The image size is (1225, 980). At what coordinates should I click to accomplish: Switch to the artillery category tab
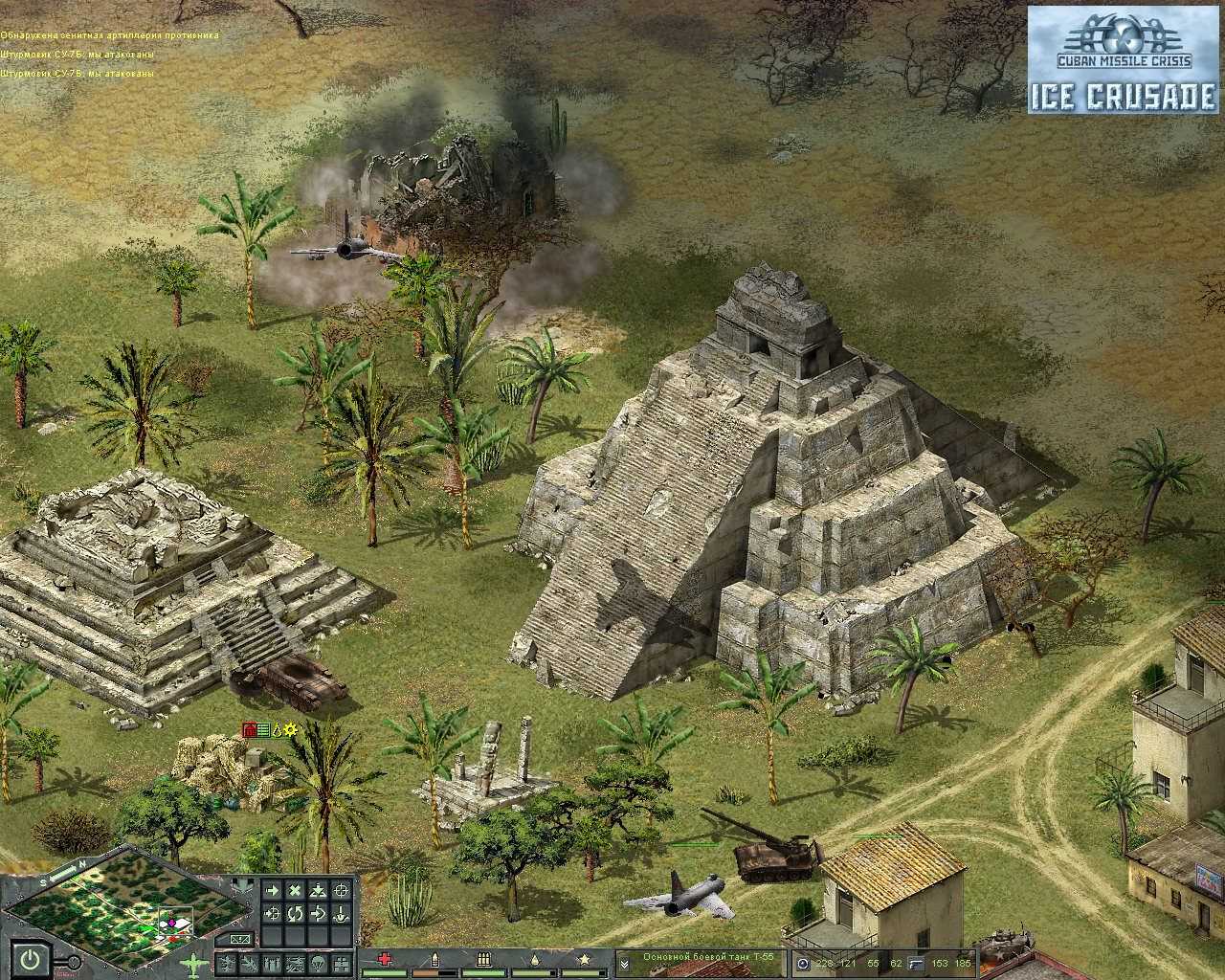tap(295, 965)
